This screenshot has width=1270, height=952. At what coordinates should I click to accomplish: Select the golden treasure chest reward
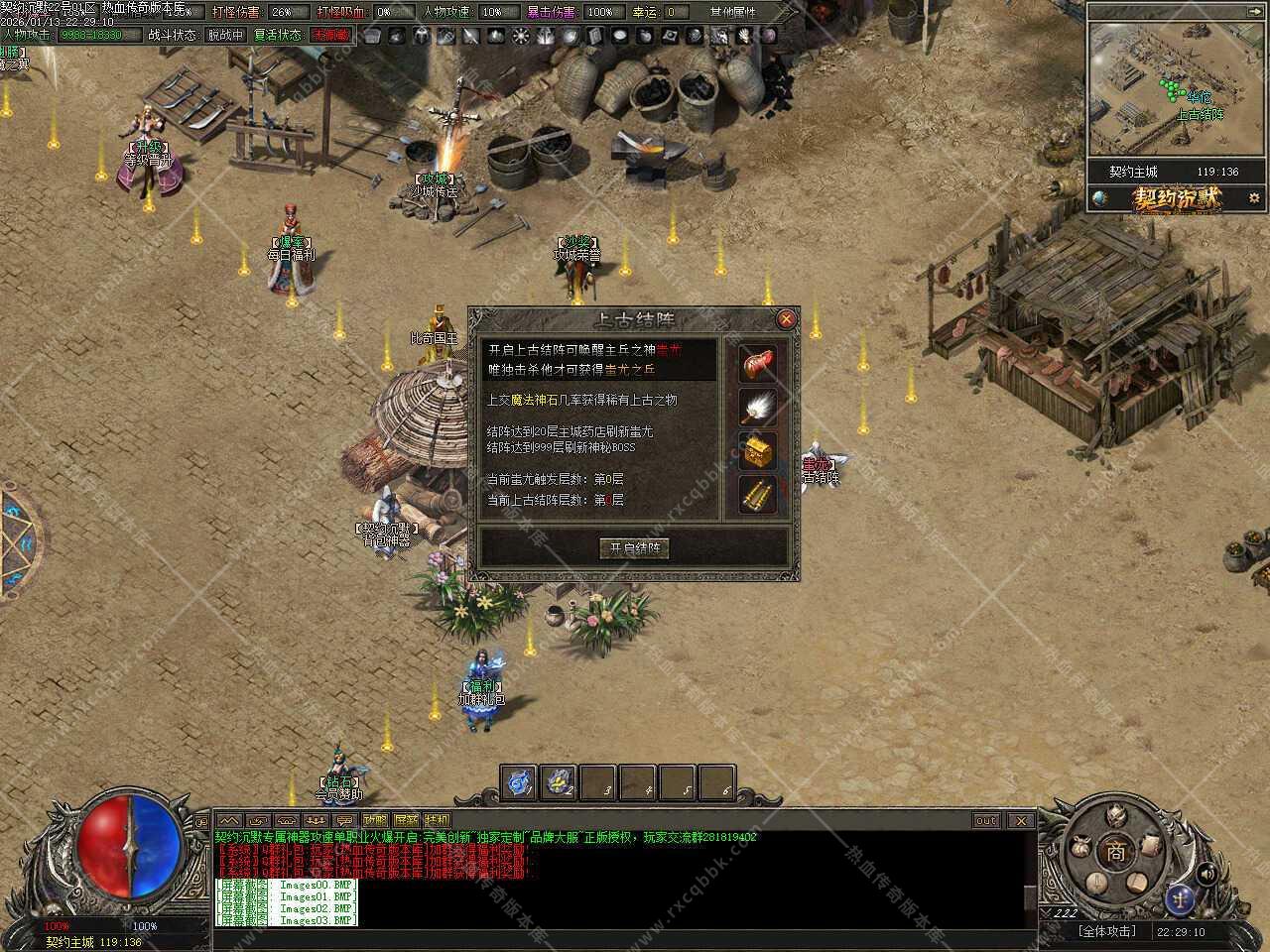(x=758, y=450)
